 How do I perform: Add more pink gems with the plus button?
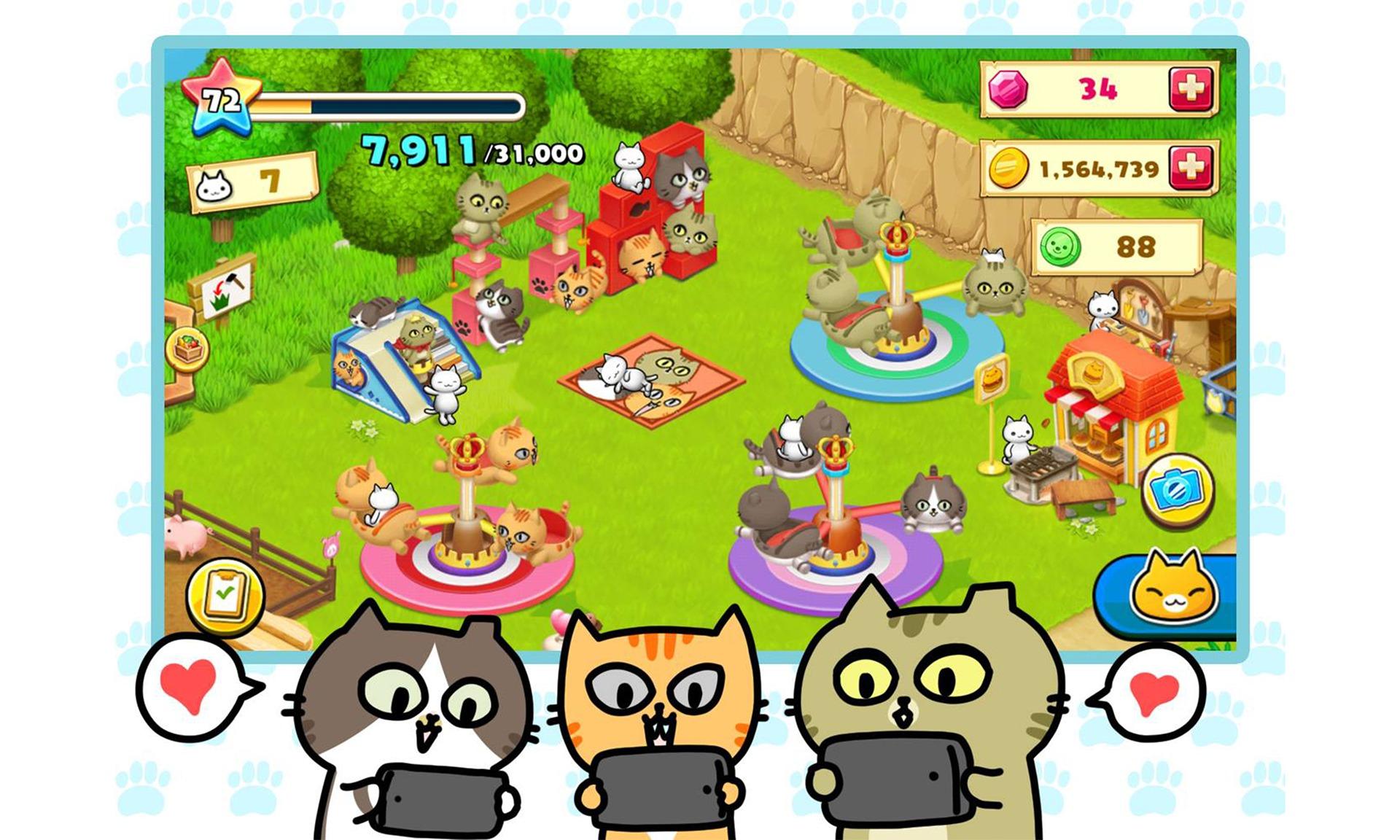[x=1190, y=89]
